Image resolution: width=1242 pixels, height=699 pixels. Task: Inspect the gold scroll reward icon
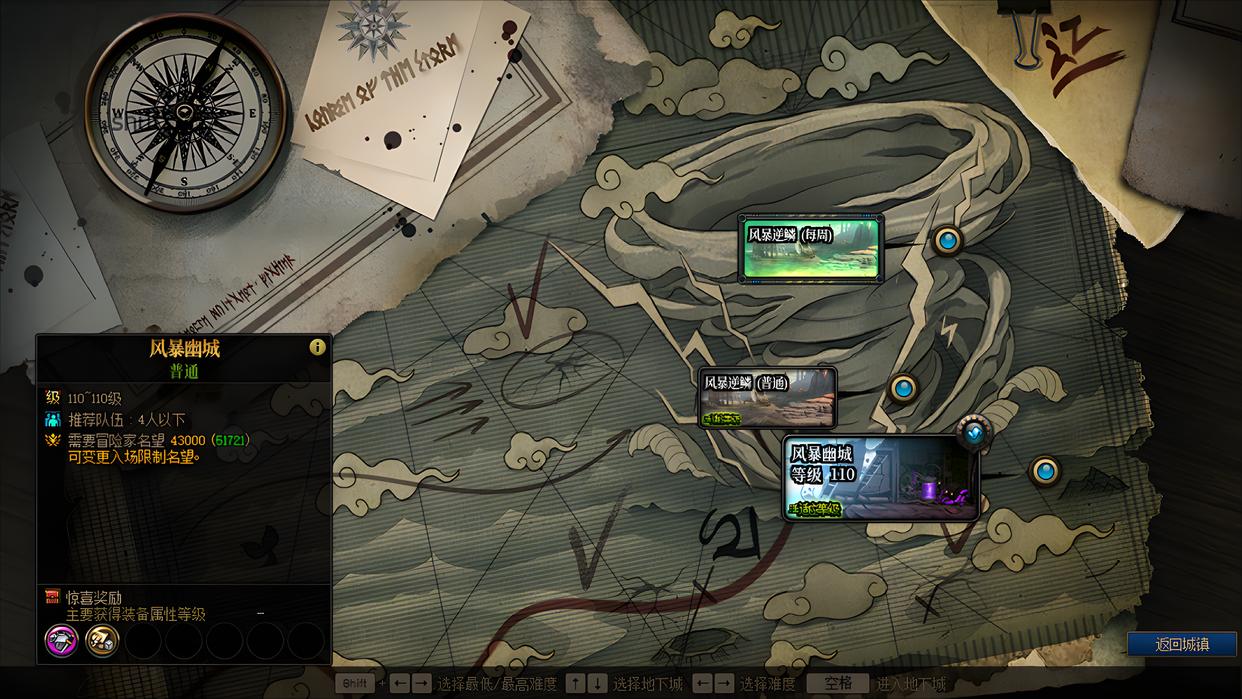click(x=102, y=640)
